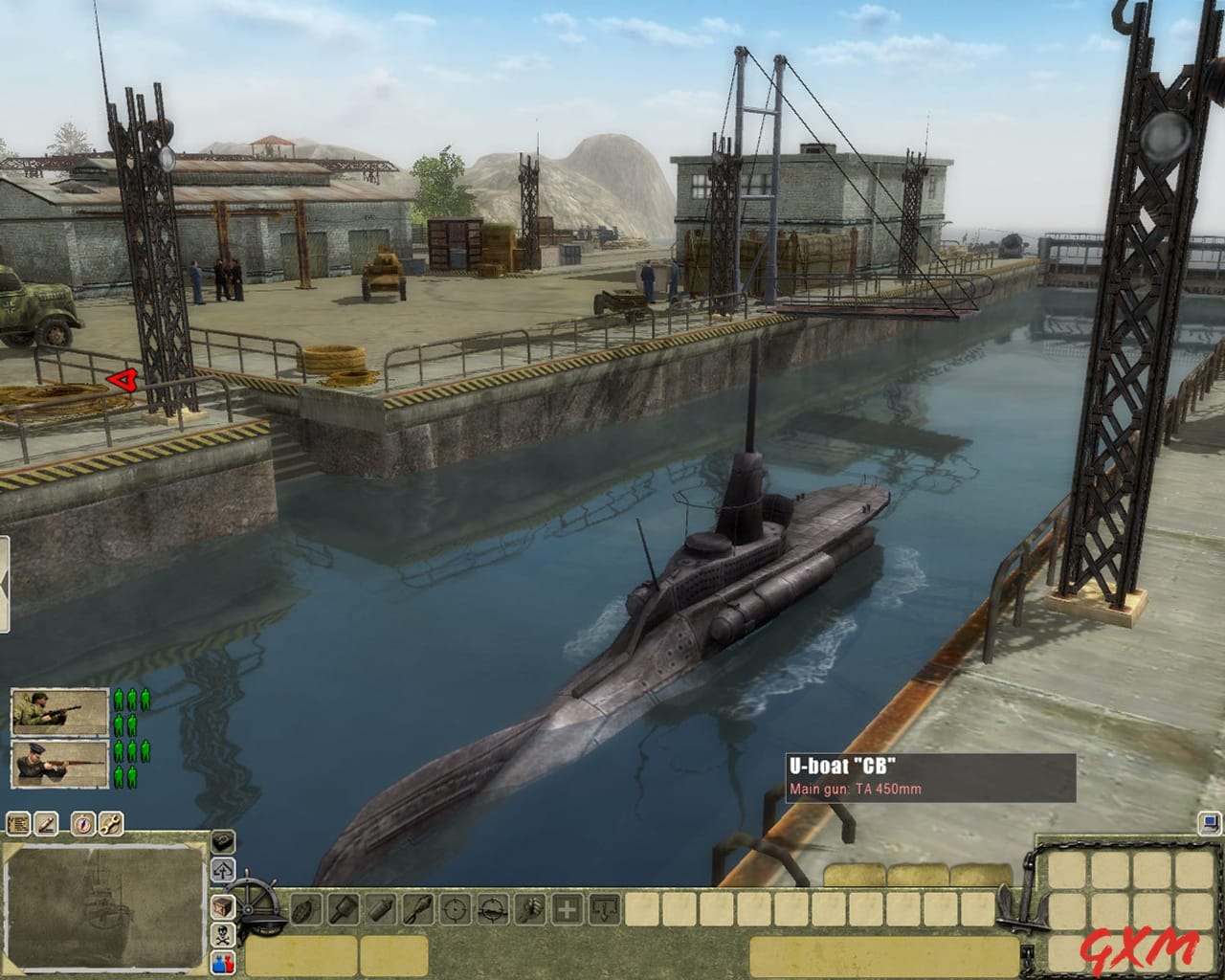Toggle the upward arrow stance icon

pos(222,869)
